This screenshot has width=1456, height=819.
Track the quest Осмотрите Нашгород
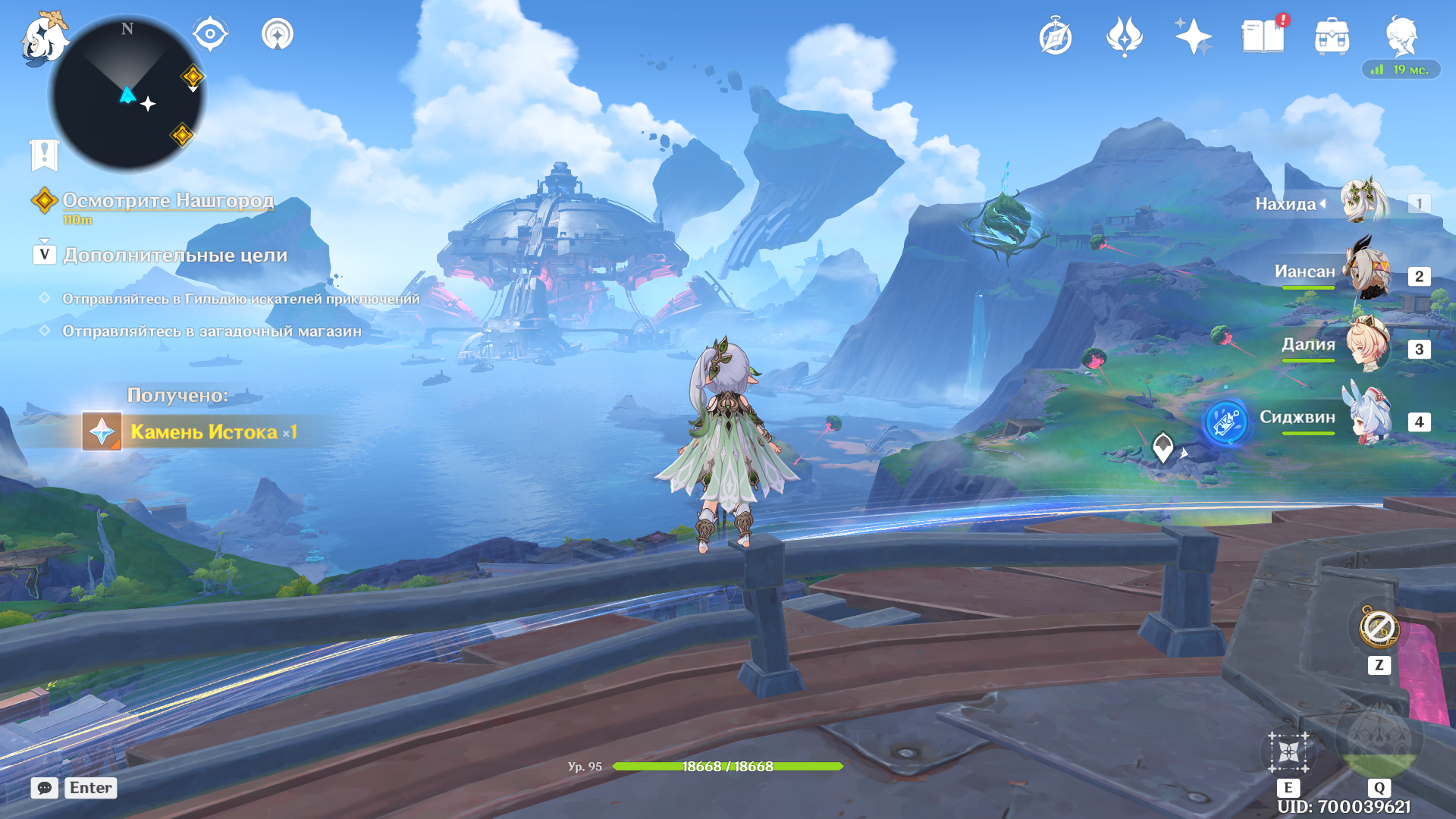point(168,200)
